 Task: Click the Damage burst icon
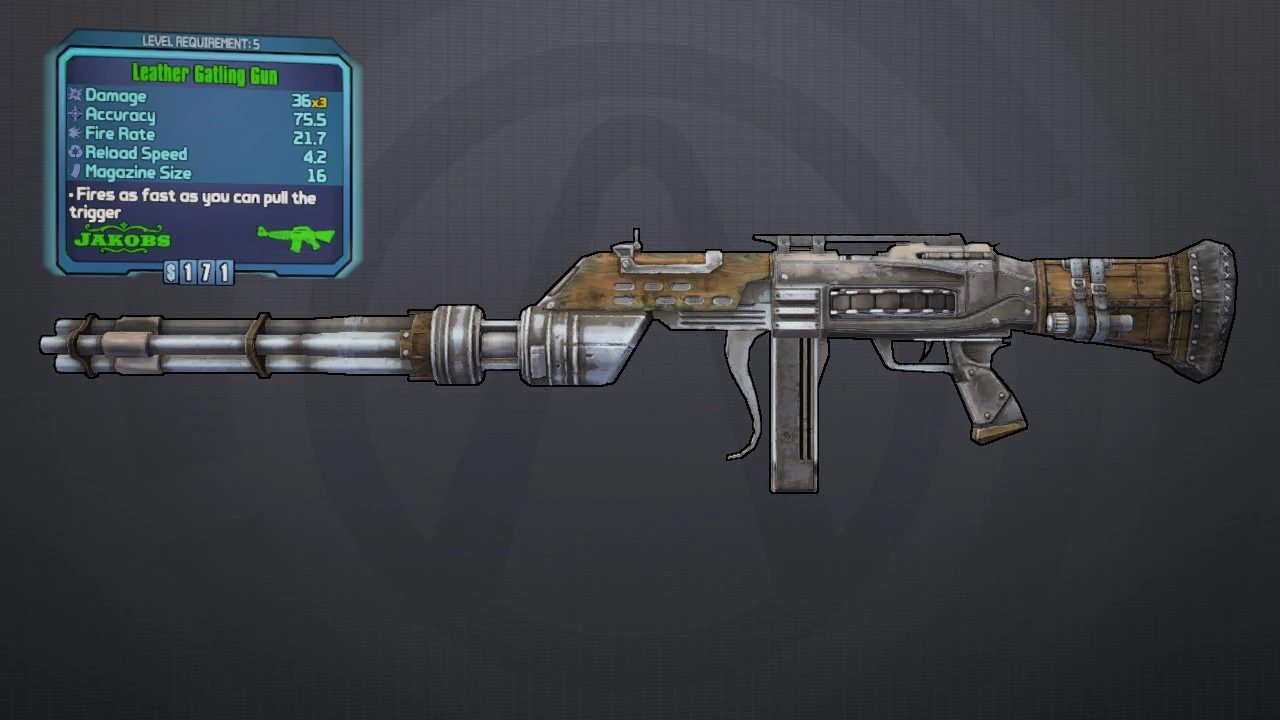click(75, 96)
